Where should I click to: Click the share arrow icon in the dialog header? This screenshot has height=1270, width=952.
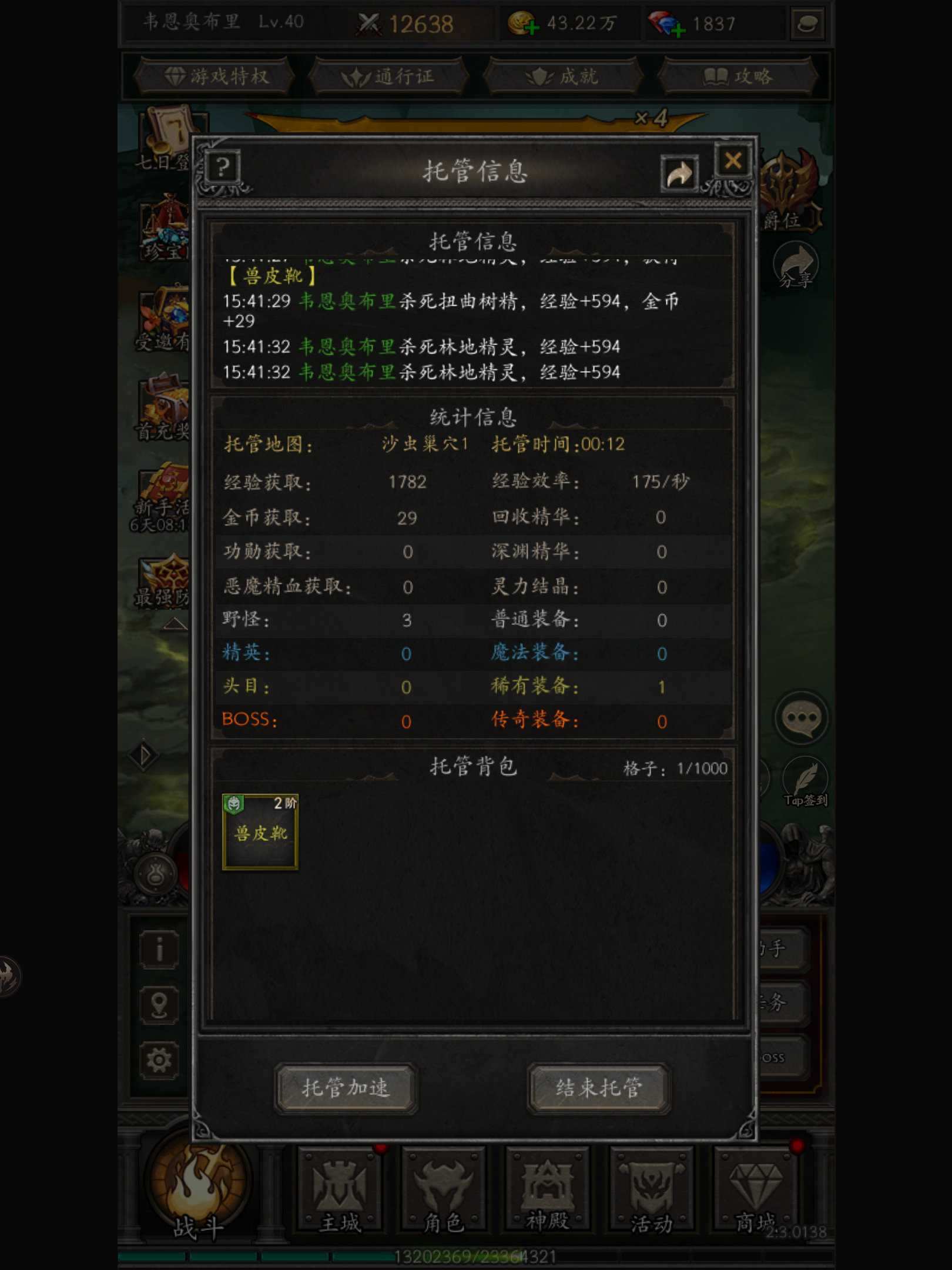point(679,173)
